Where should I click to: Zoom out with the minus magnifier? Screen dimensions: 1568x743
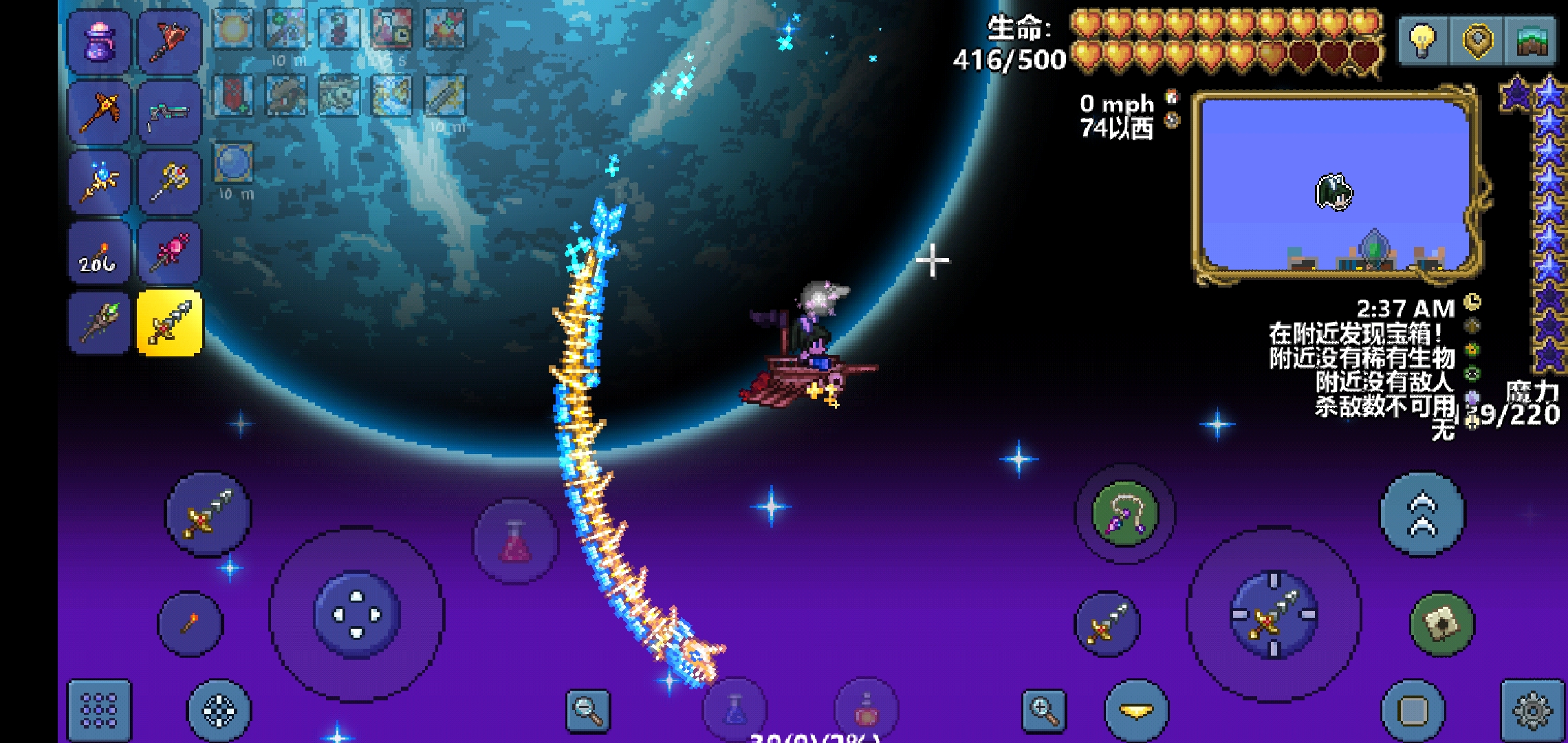click(x=588, y=710)
